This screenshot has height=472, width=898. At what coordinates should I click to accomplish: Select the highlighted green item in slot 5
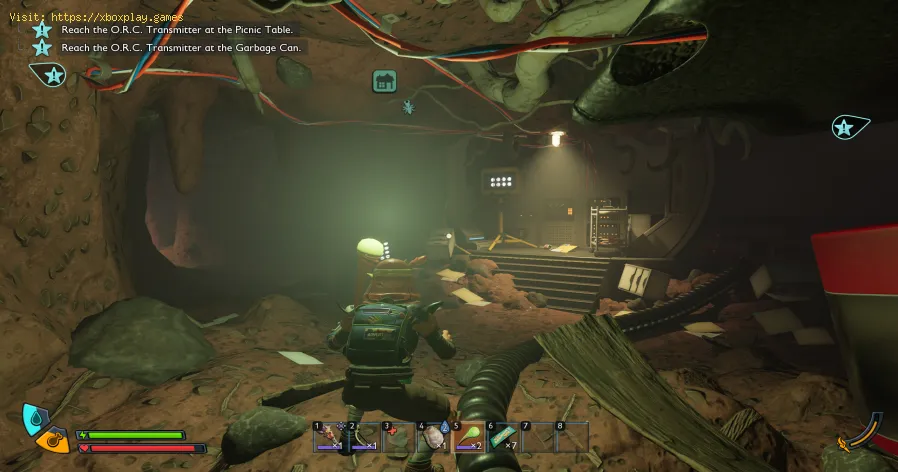coord(468,436)
